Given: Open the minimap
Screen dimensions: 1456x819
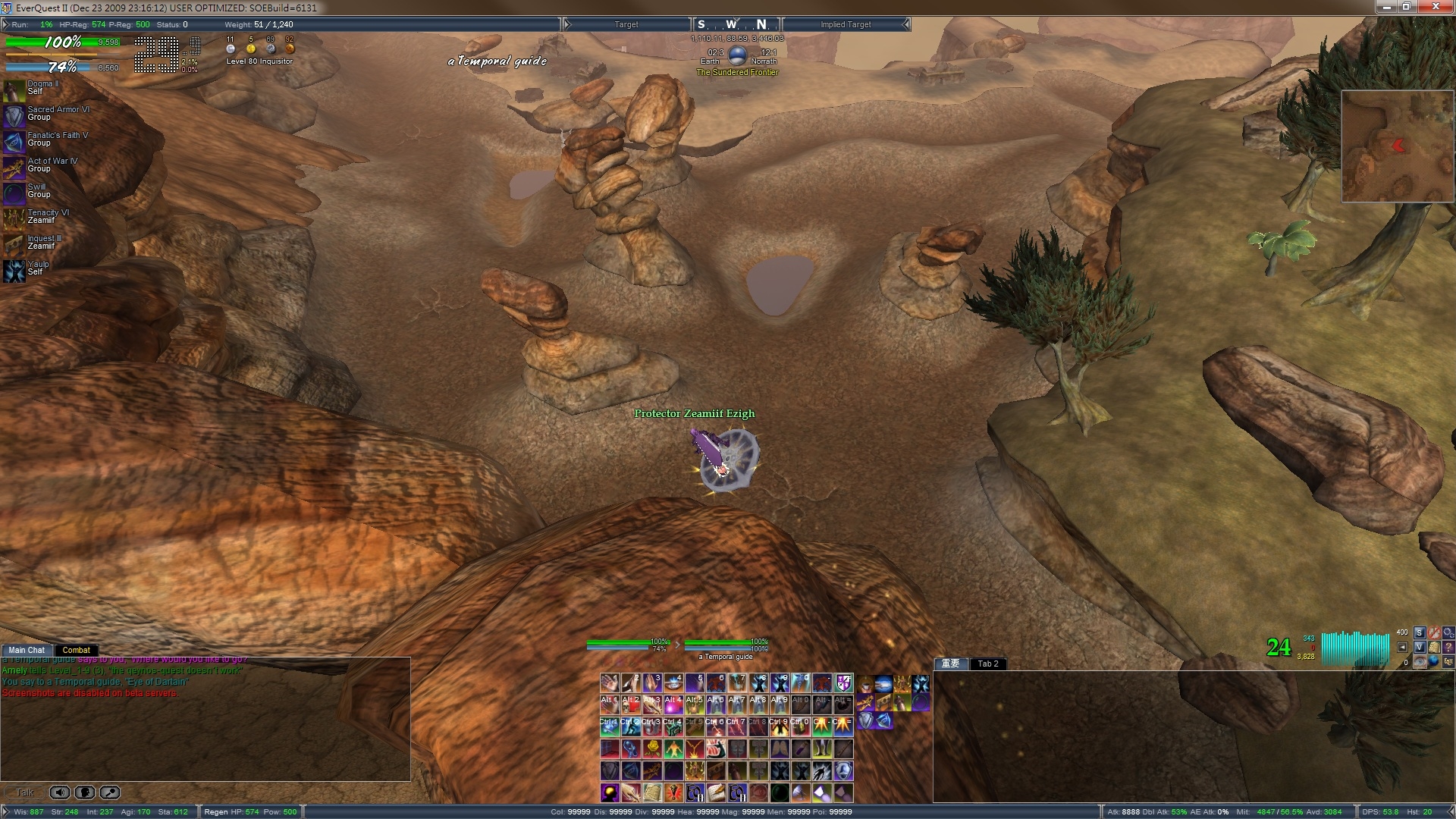Looking at the screenshot, I should click(1398, 146).
